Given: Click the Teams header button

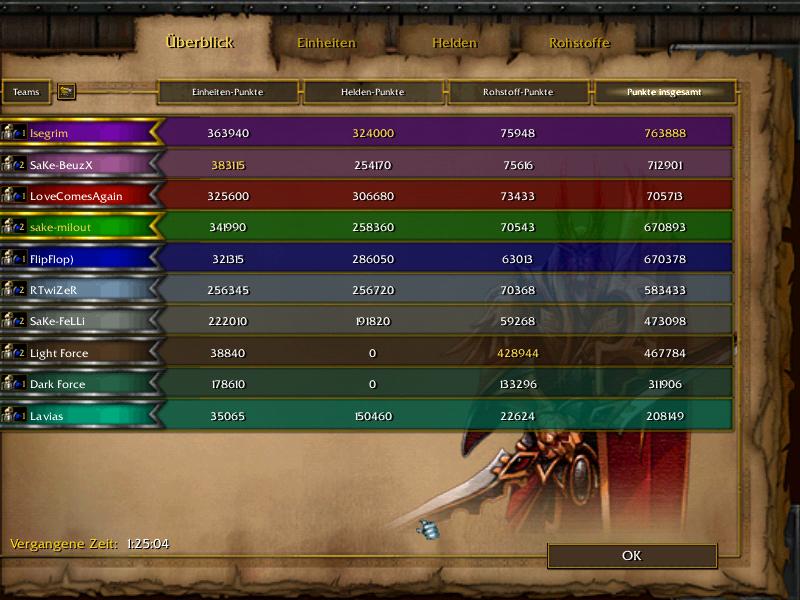Looking at the screenshot, I should click(26, 92).
